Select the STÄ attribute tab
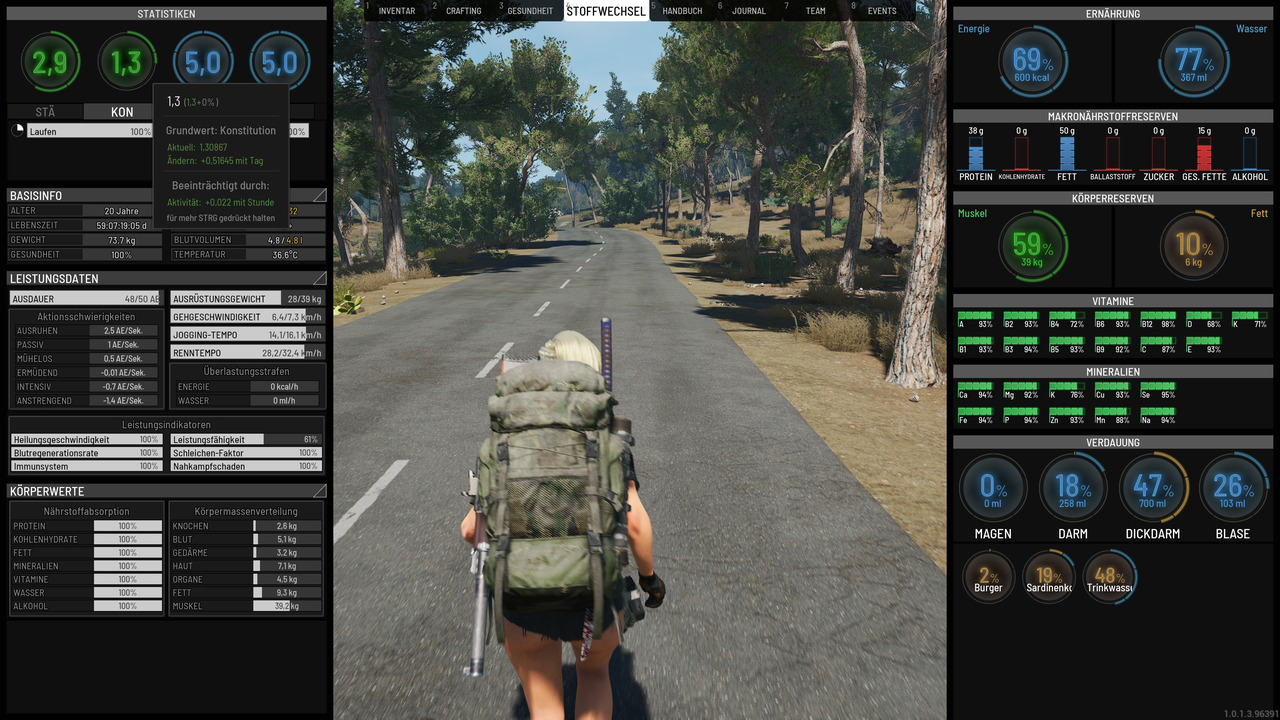Viewport: 1280px width, 720px height. coord(45,112)
